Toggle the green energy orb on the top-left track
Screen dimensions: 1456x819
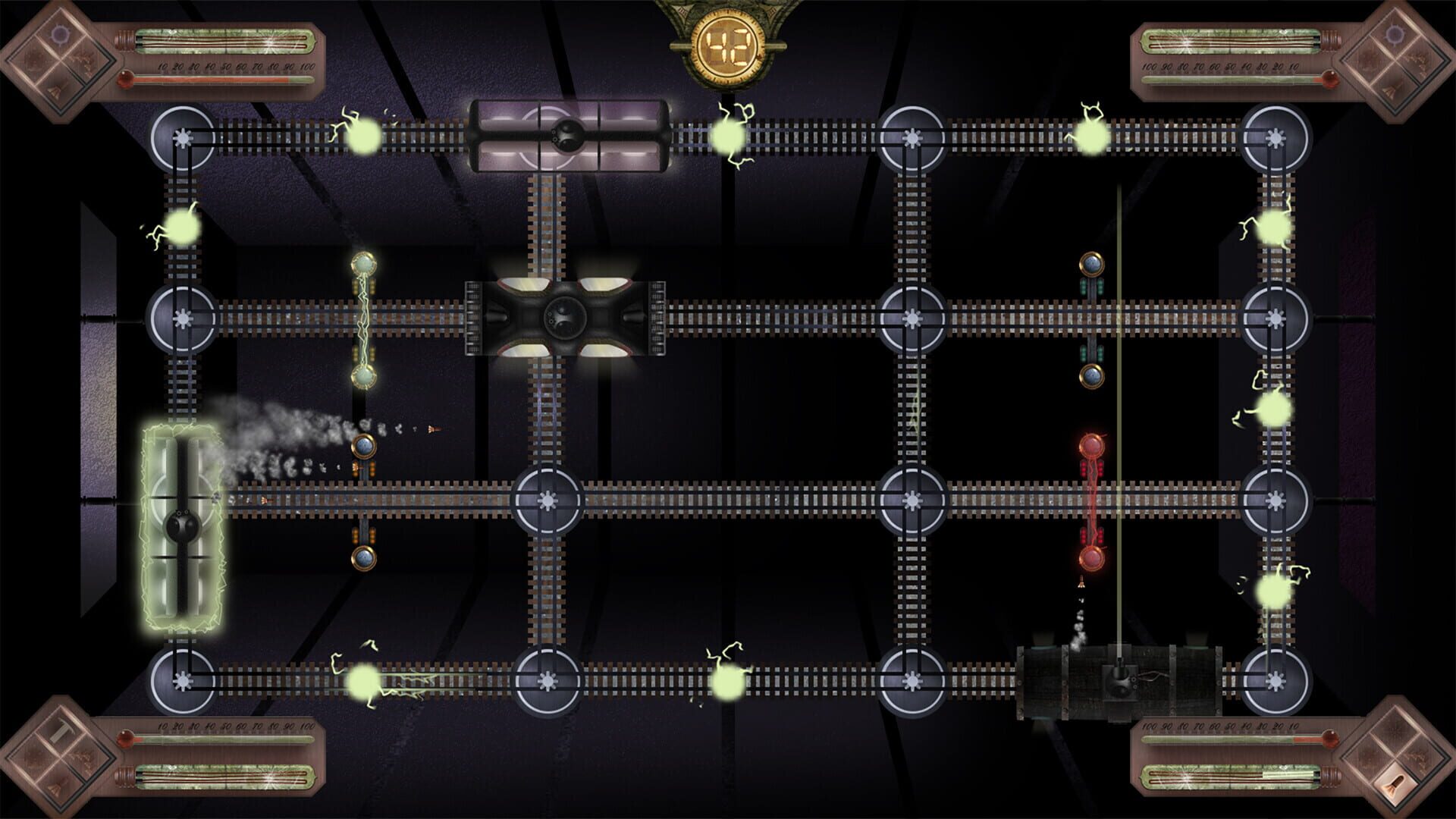364,138
